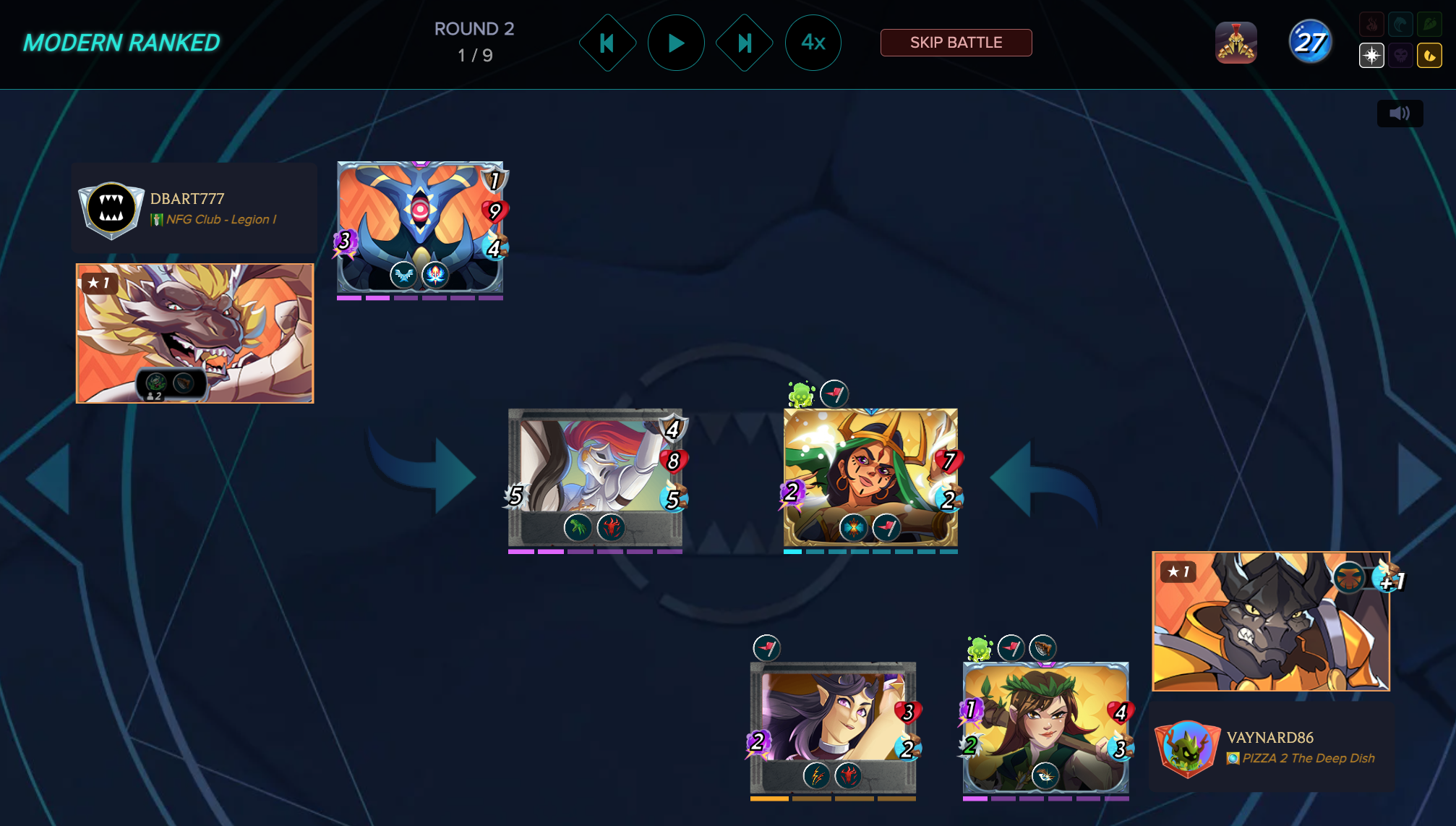Select the yellow dragon summoner card
Screen dimensions: 1456x826
click(x=195, y=333)
